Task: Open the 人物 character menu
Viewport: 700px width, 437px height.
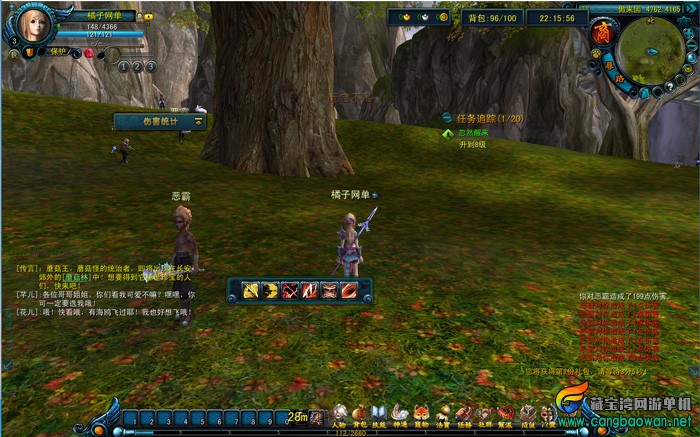Action: [x=340, y=414]
